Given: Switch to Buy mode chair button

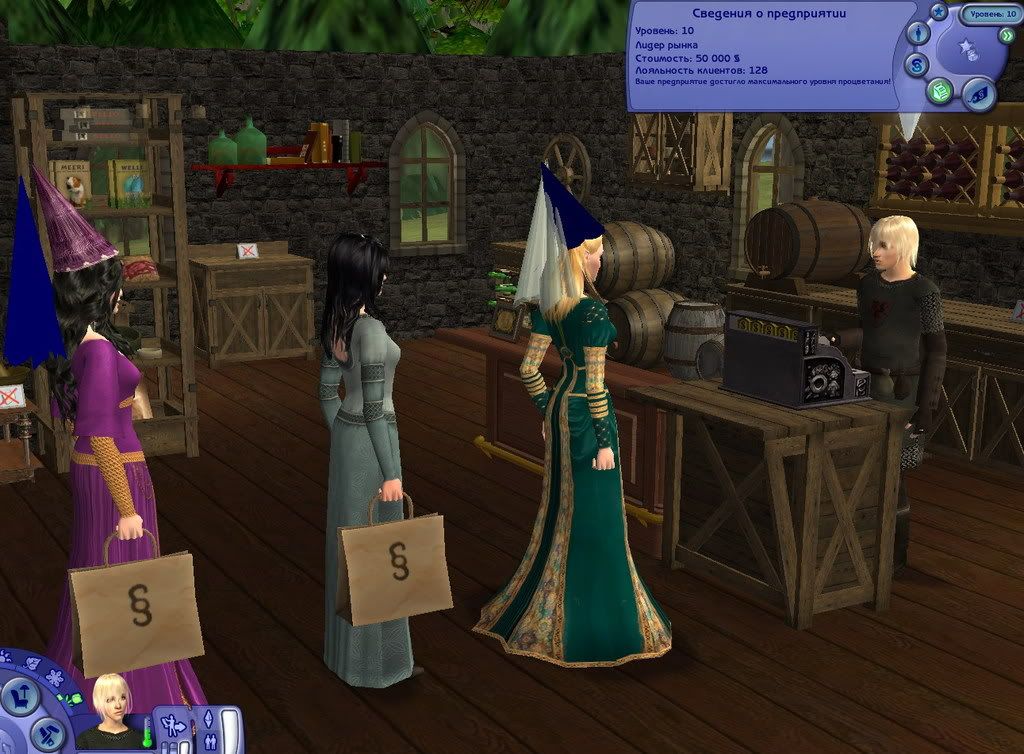Looking at the screenshot, I should (19, 695).
